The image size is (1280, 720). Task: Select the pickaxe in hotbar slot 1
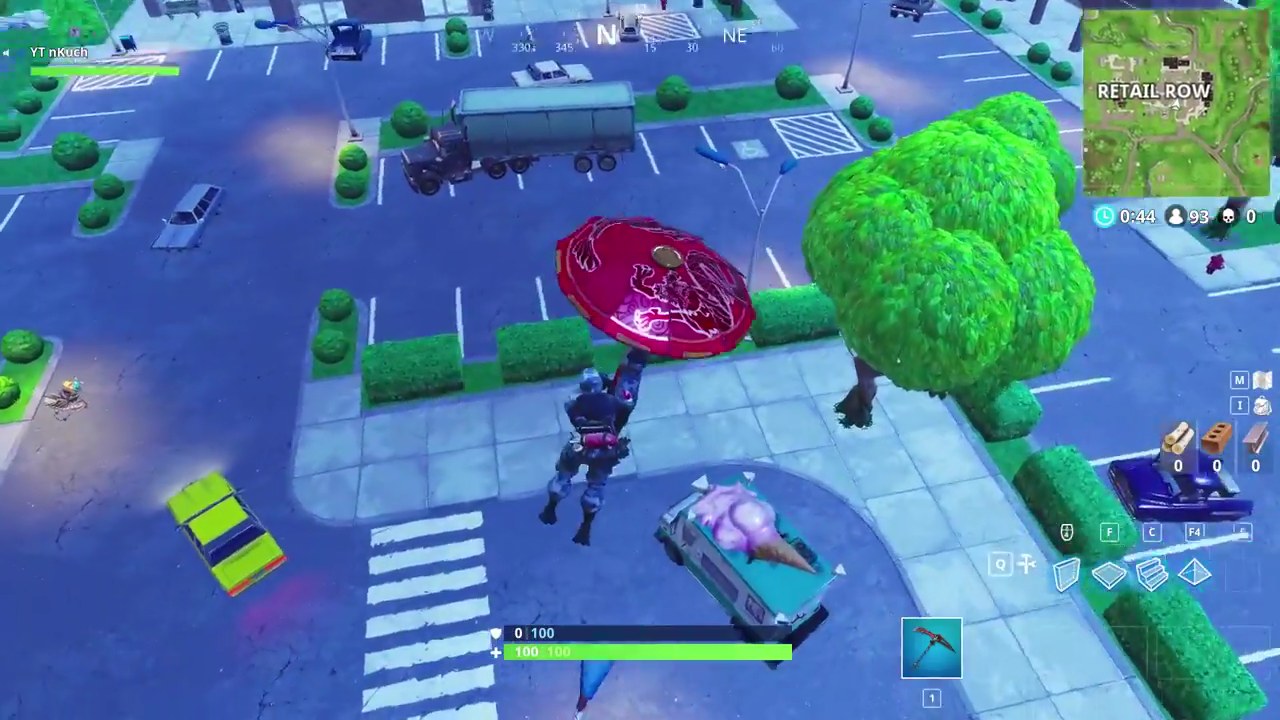point(931,647)
